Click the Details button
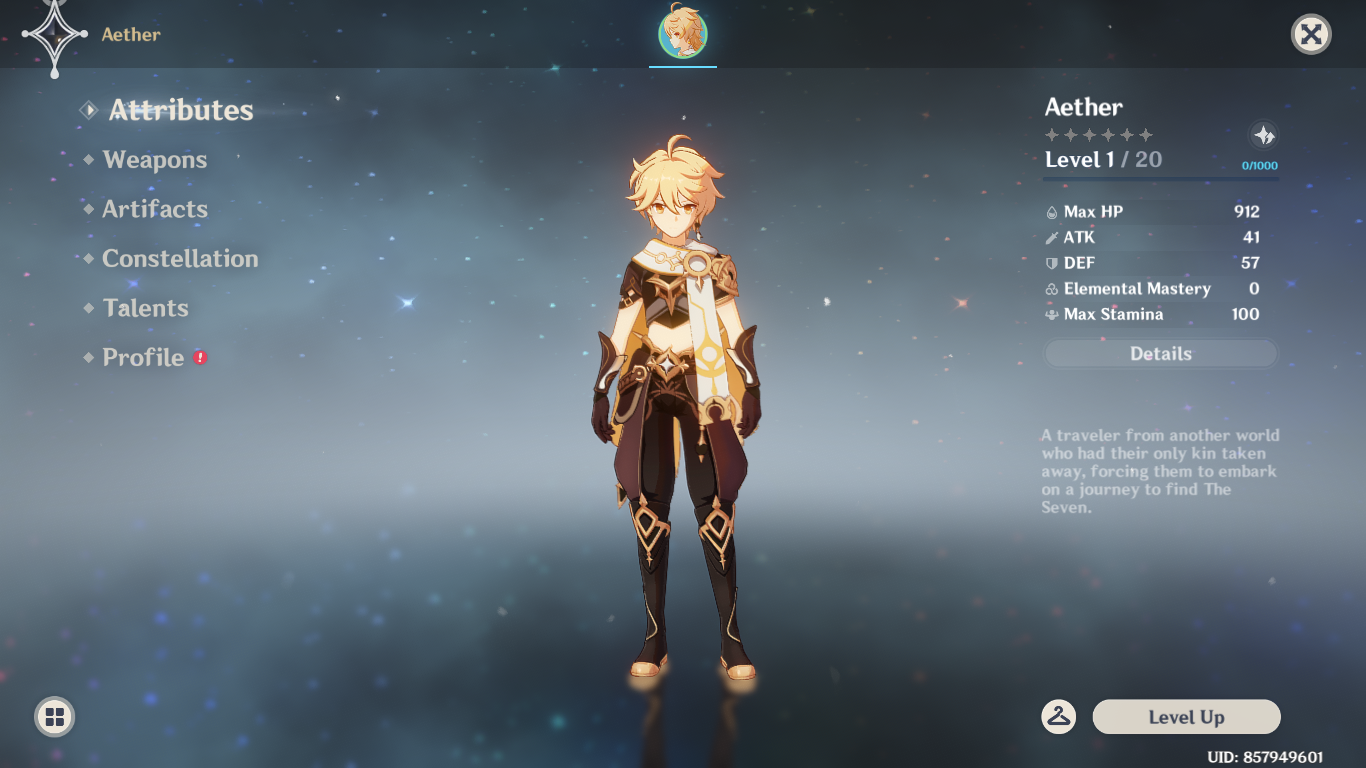This screenshot has width=1366, height=768. (1160, 353)
